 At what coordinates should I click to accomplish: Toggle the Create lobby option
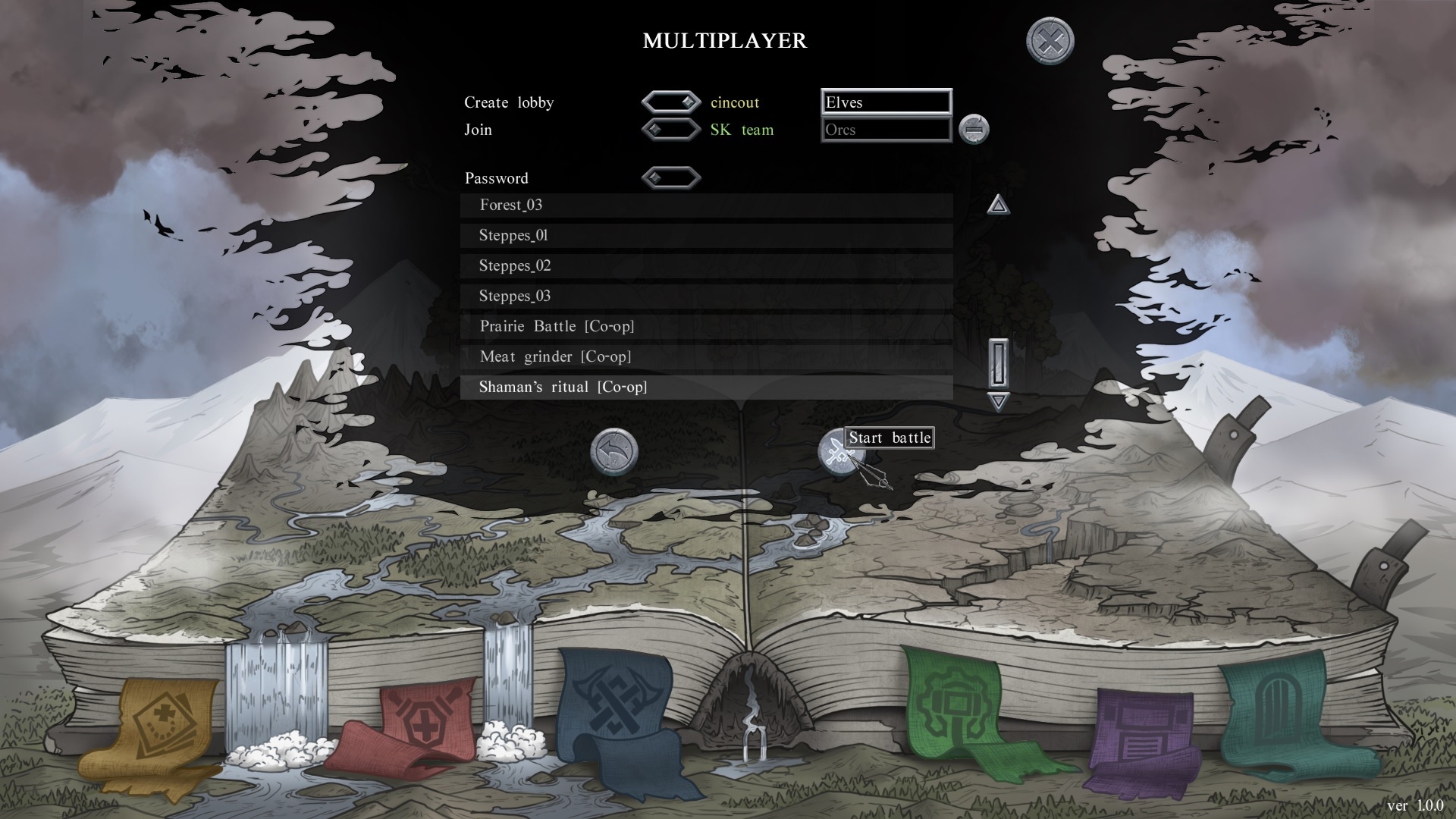tap(670, 102)
